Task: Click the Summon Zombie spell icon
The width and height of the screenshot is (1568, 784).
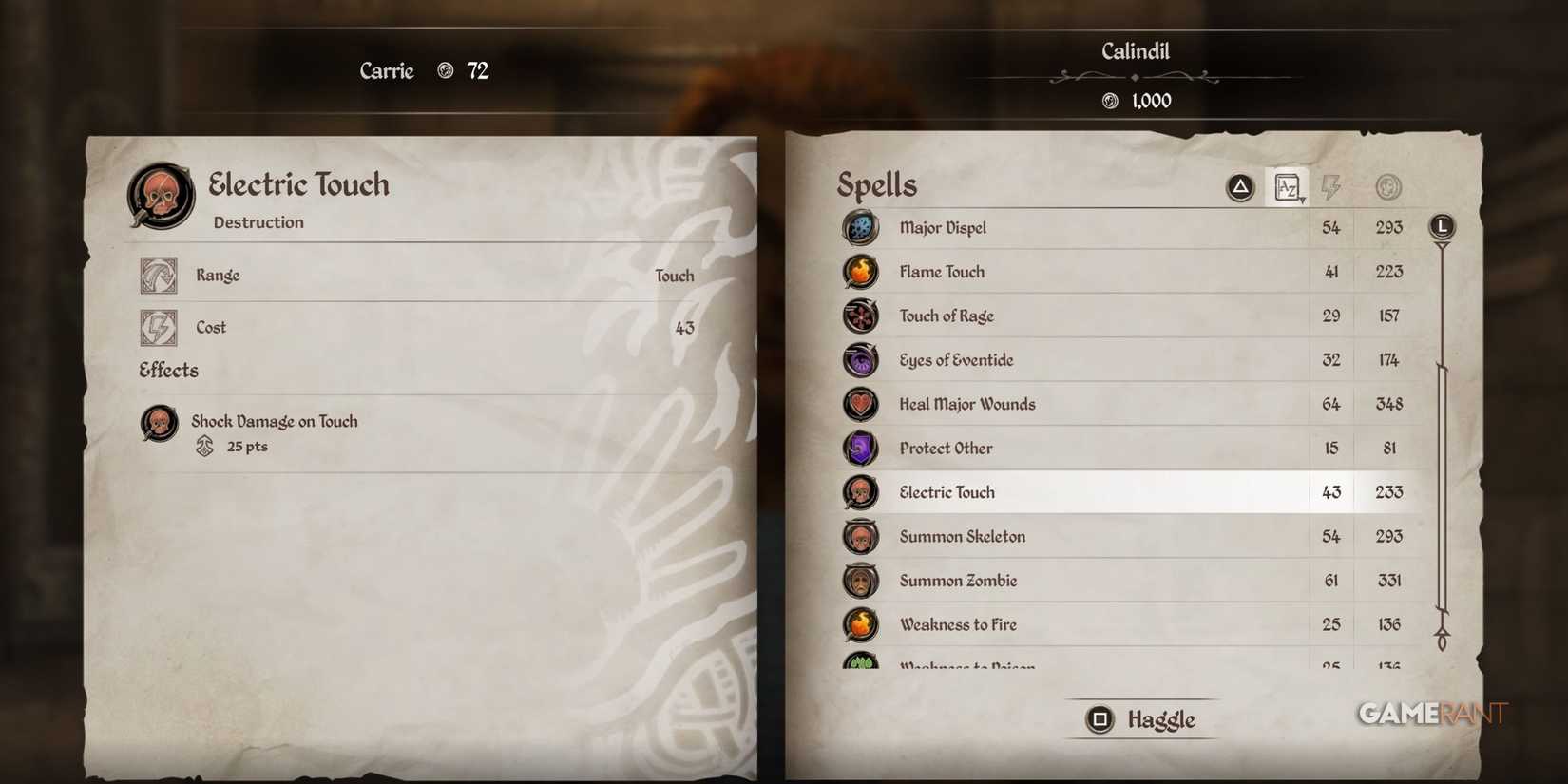Action: [860, 580]
